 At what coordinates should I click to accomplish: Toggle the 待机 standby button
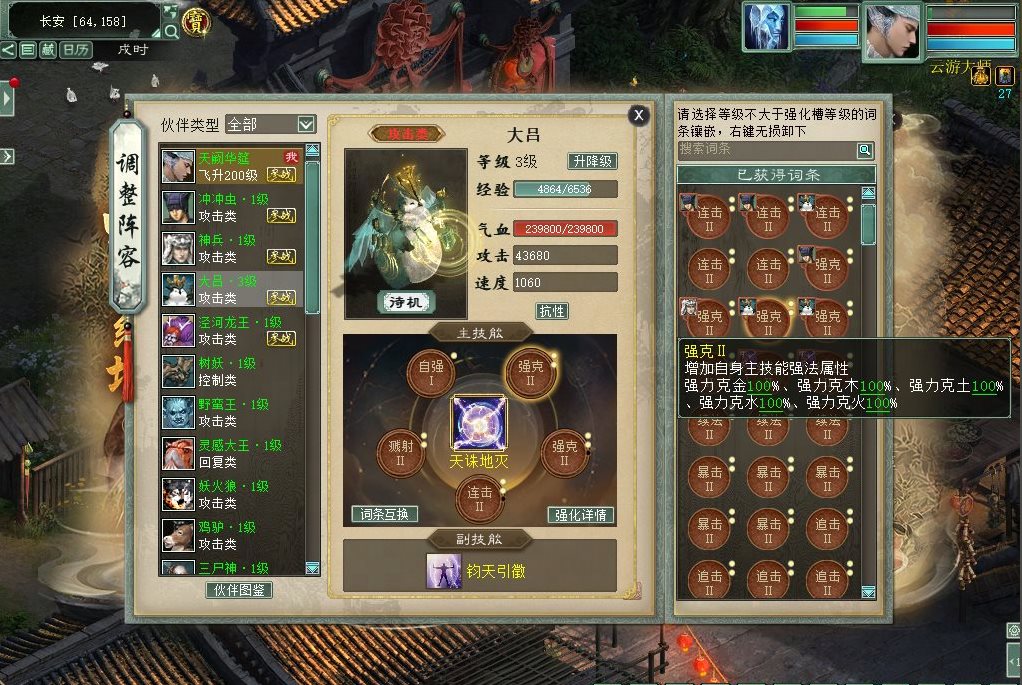[406, 301]
